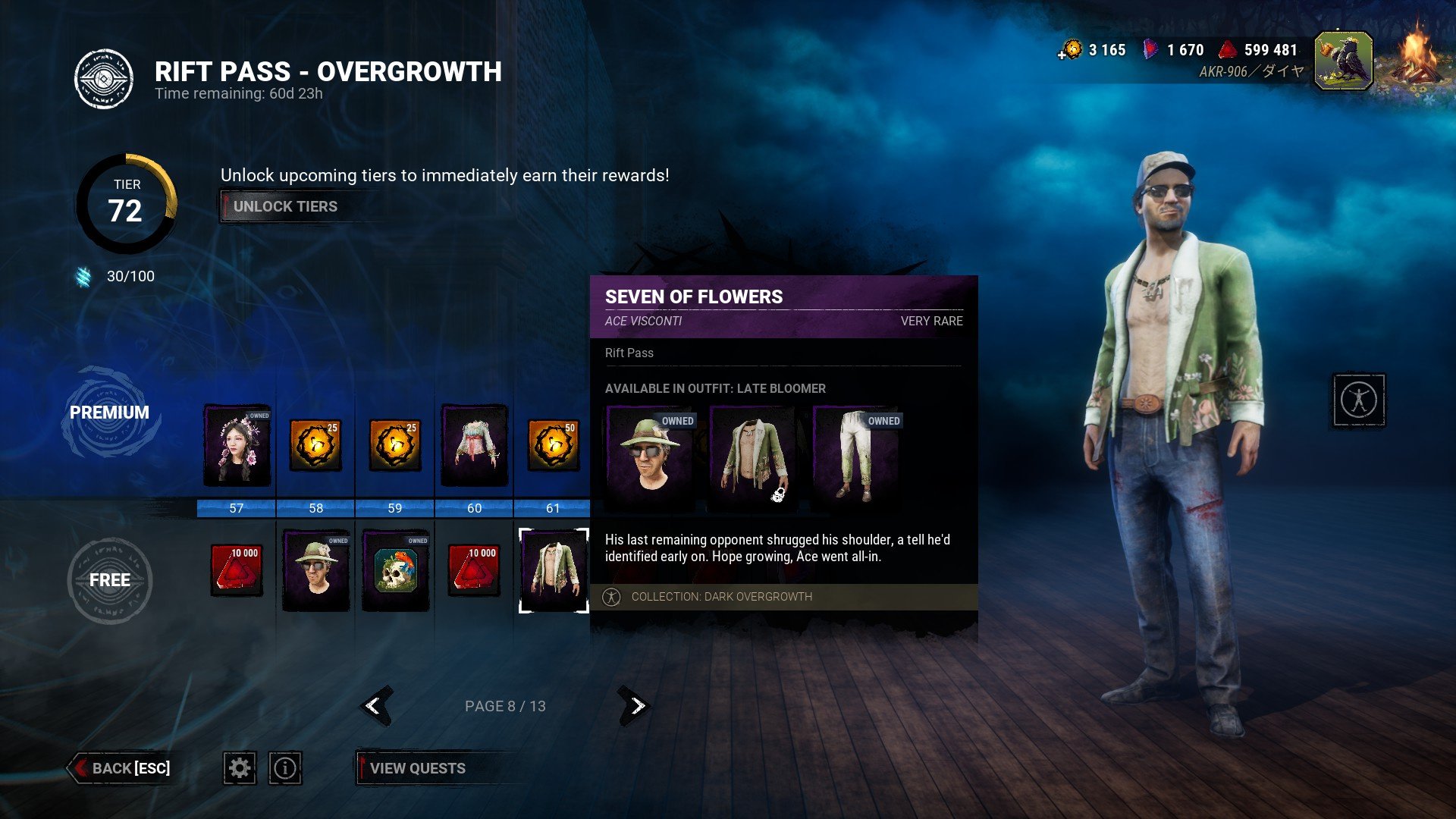Select the tier 57 premium female head reward

pos(237,445)
